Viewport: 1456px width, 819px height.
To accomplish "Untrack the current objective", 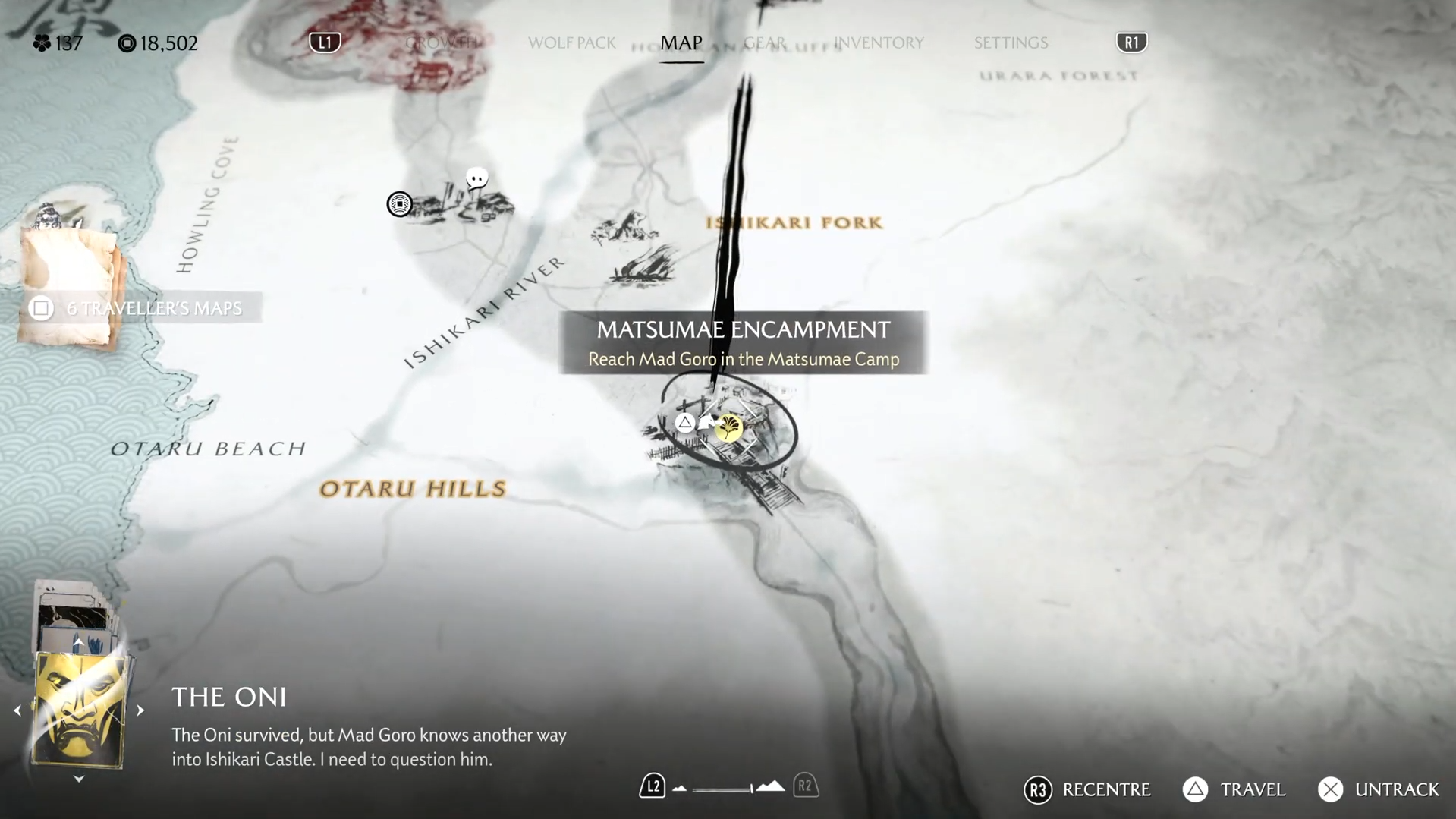I will coord(1378,789).
